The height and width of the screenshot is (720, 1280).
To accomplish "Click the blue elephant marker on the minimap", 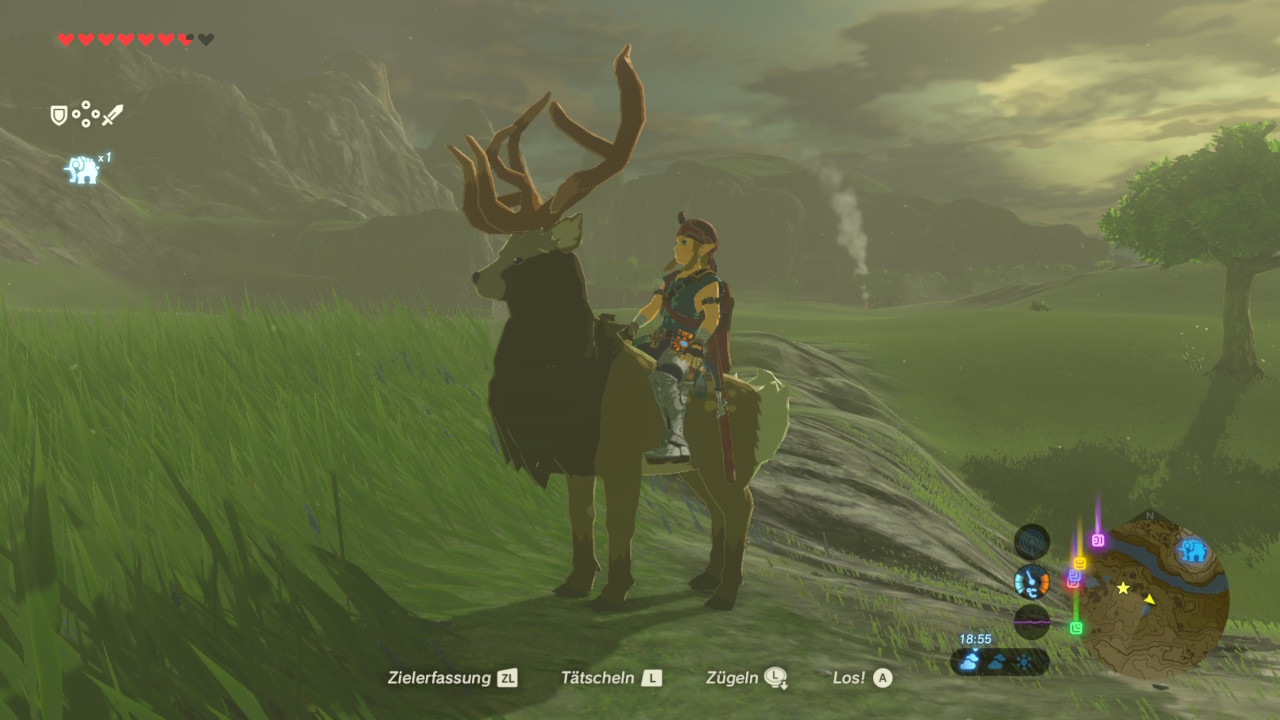I will click(1191, 550).
